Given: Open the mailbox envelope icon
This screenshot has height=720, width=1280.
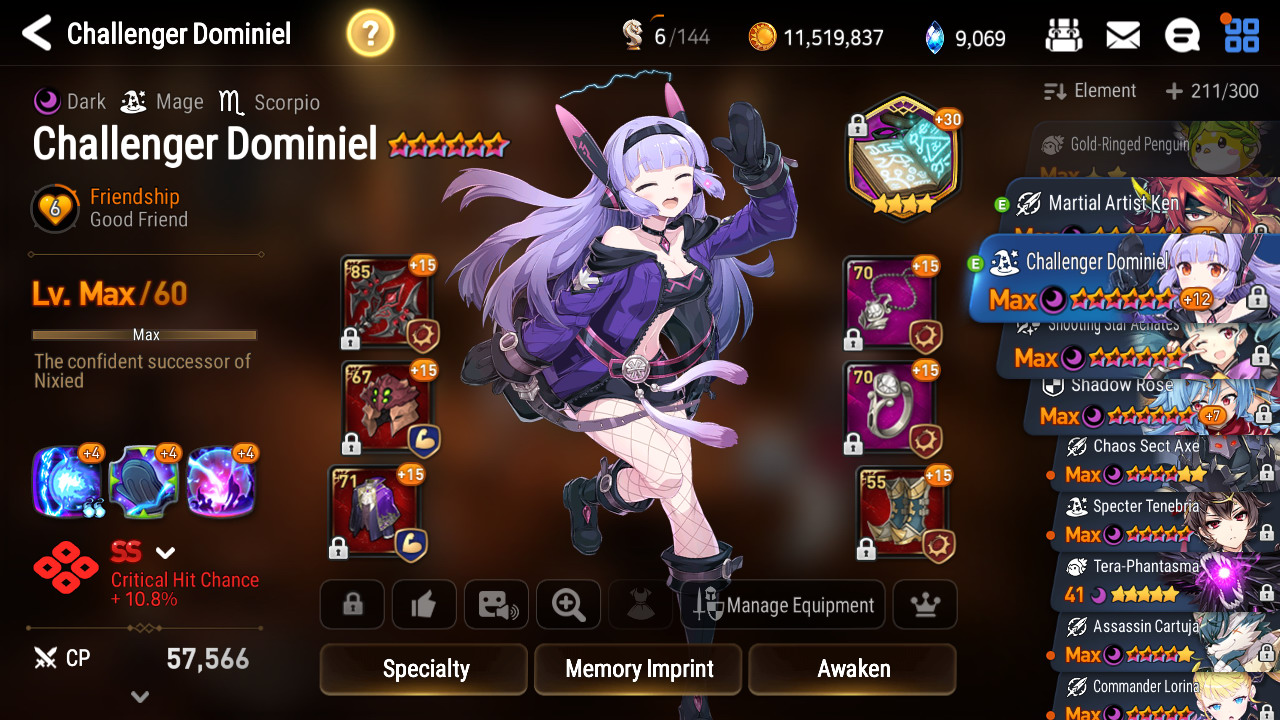Looking at the screenshot, I should 1123,37.
